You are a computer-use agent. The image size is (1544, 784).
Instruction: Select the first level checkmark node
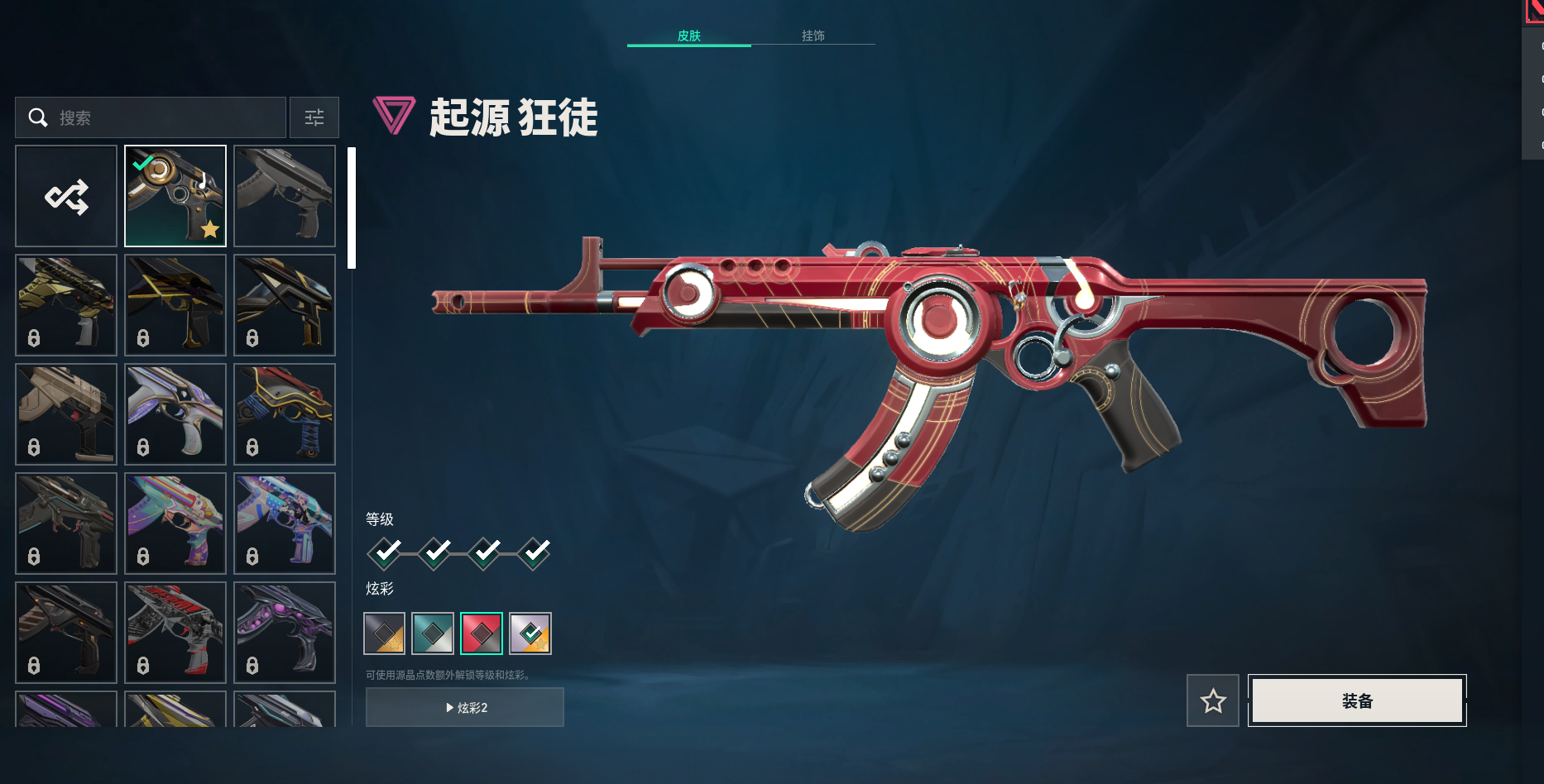tap(385, 552)
